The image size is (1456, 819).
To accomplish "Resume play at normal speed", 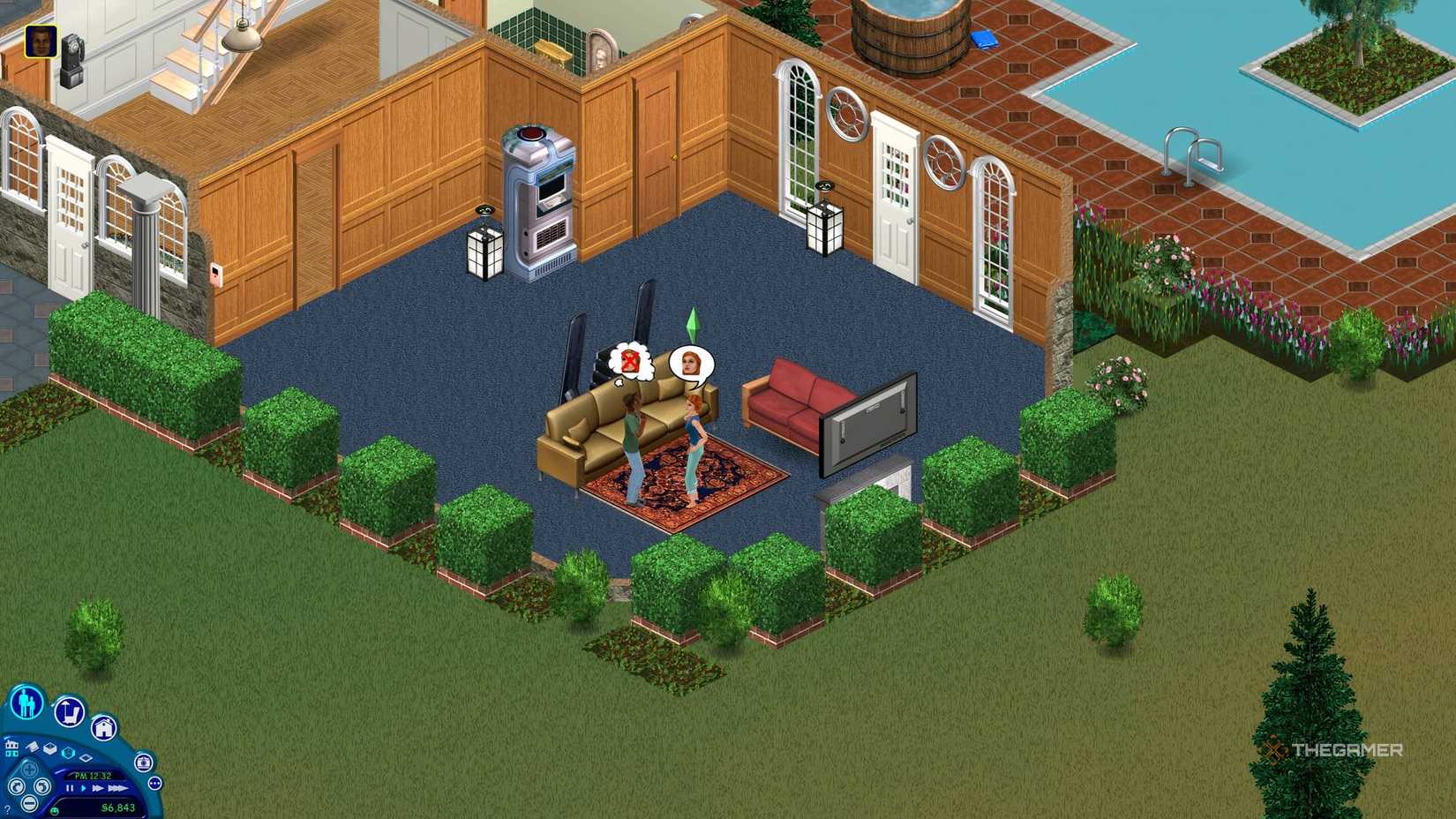I will (83, 788).
